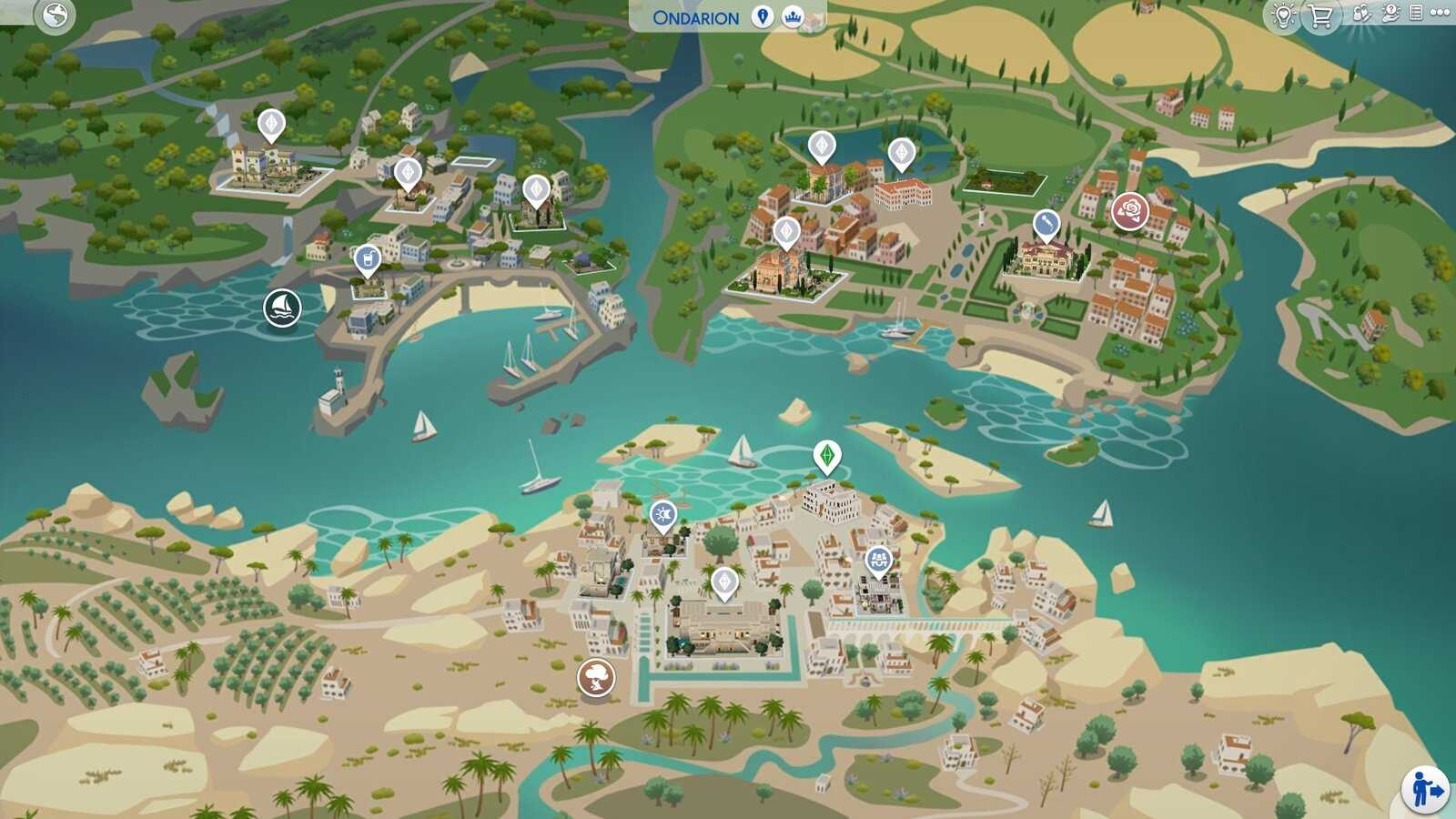This screenshot has height=819, width=1456.
Task: Select the tree marker on the sand
Action: pos(596,677)
